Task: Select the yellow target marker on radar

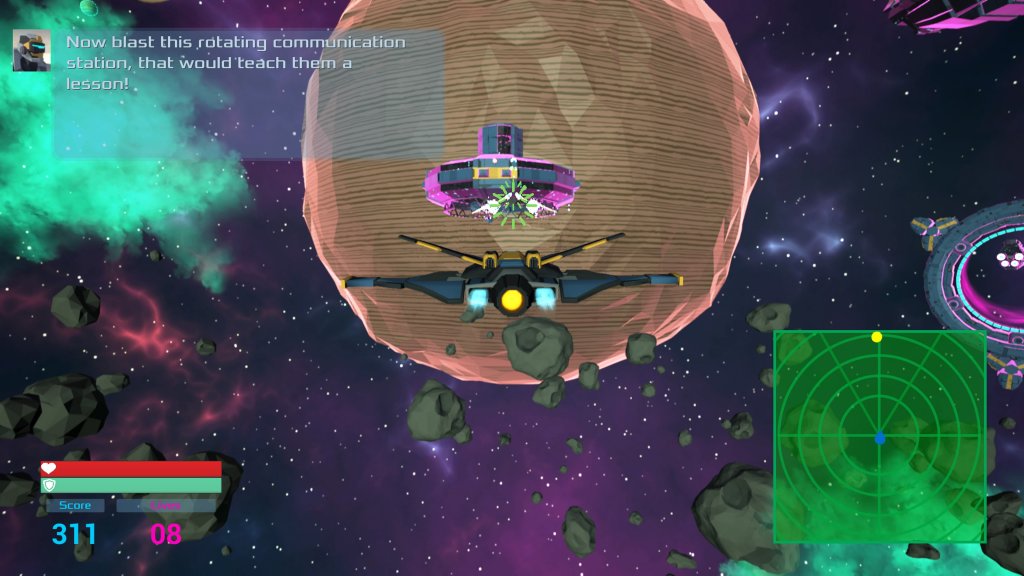Action: tap(877, 337)
